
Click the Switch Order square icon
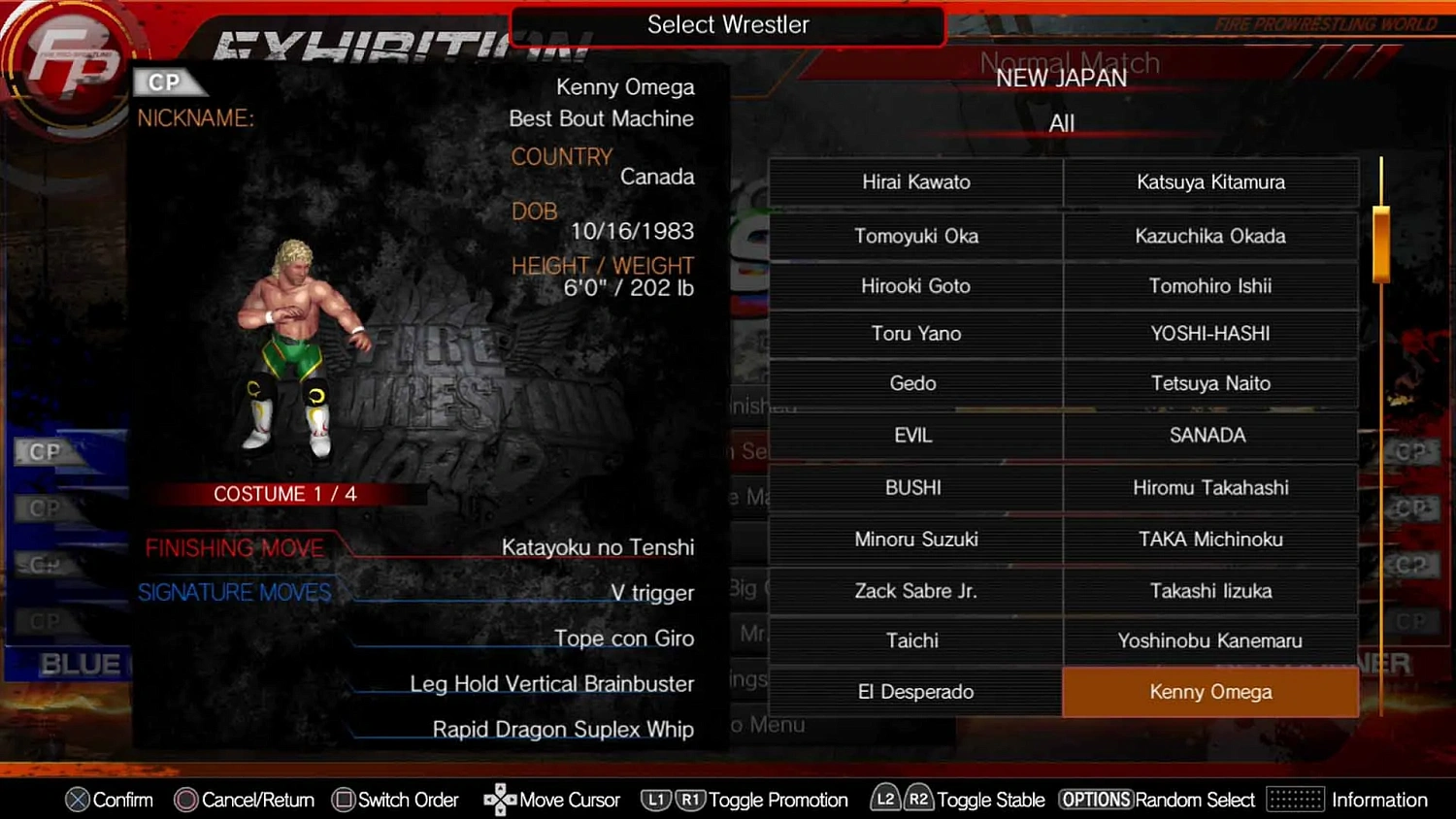[x=343, y=800]
